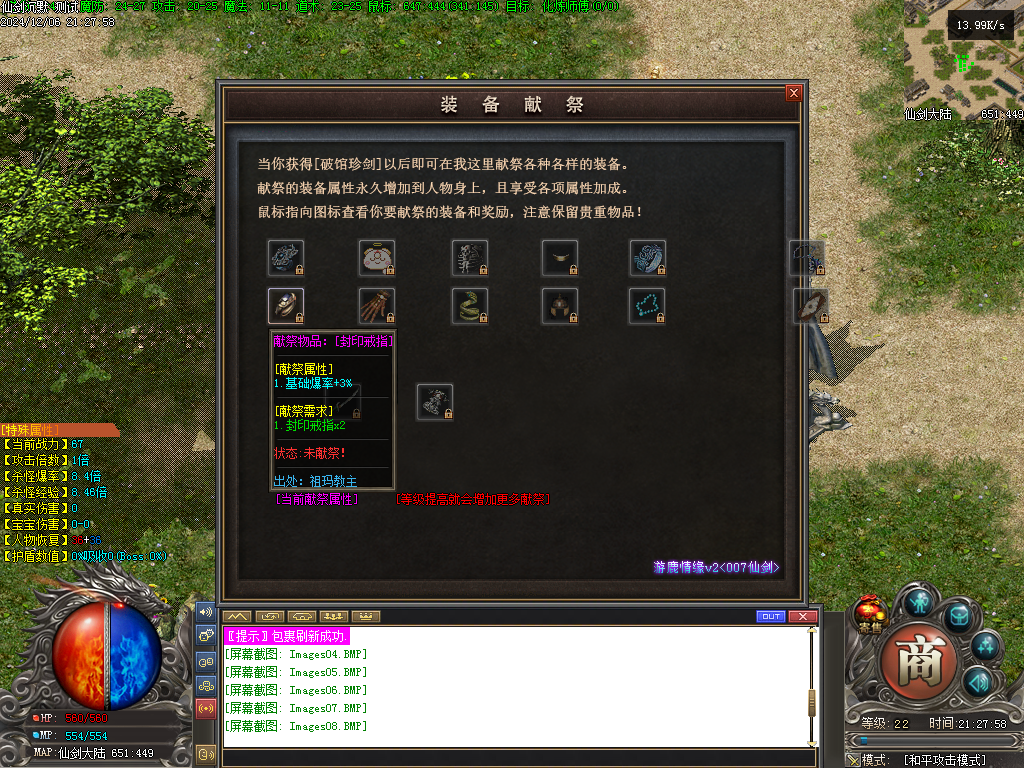
Task: Select the sealed ring sacrifice slot
Action: [x=286, y=305]
